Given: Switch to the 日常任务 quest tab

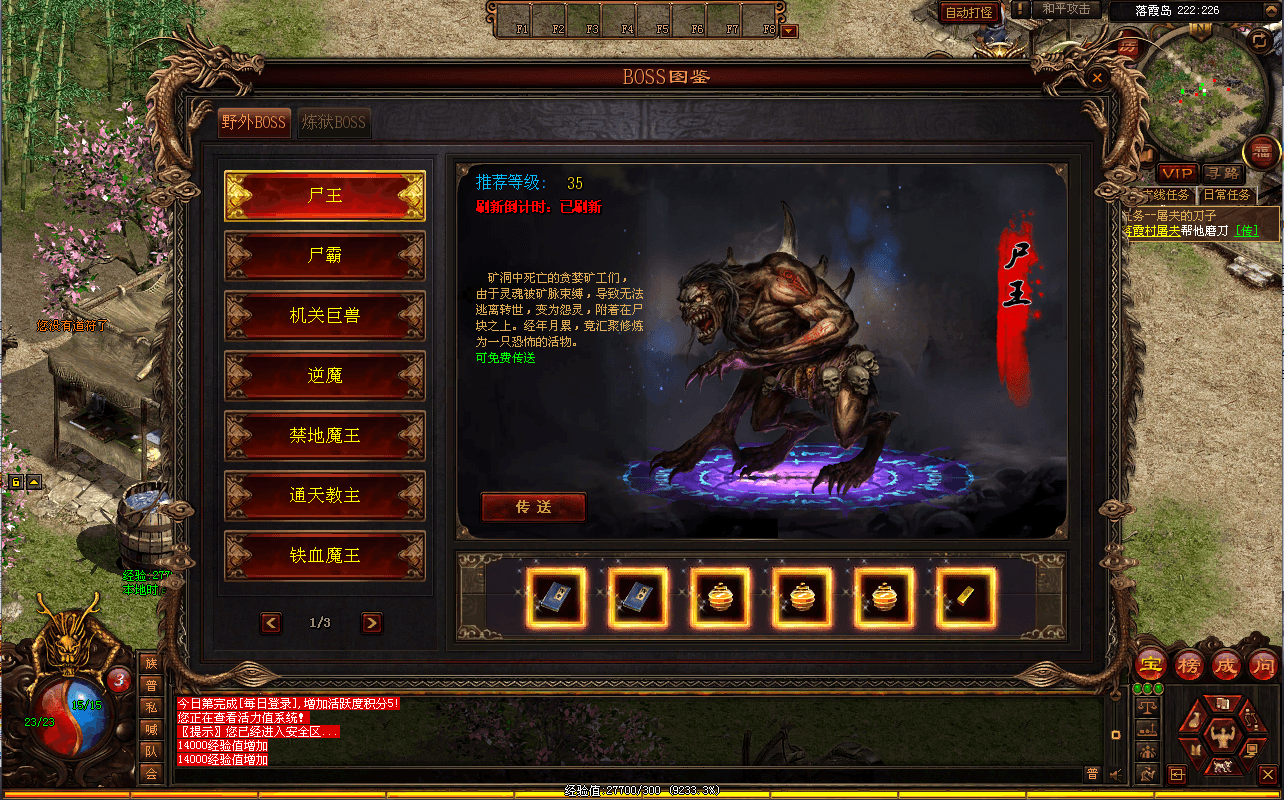Looking at the screenshot, I should point(1225,195).
